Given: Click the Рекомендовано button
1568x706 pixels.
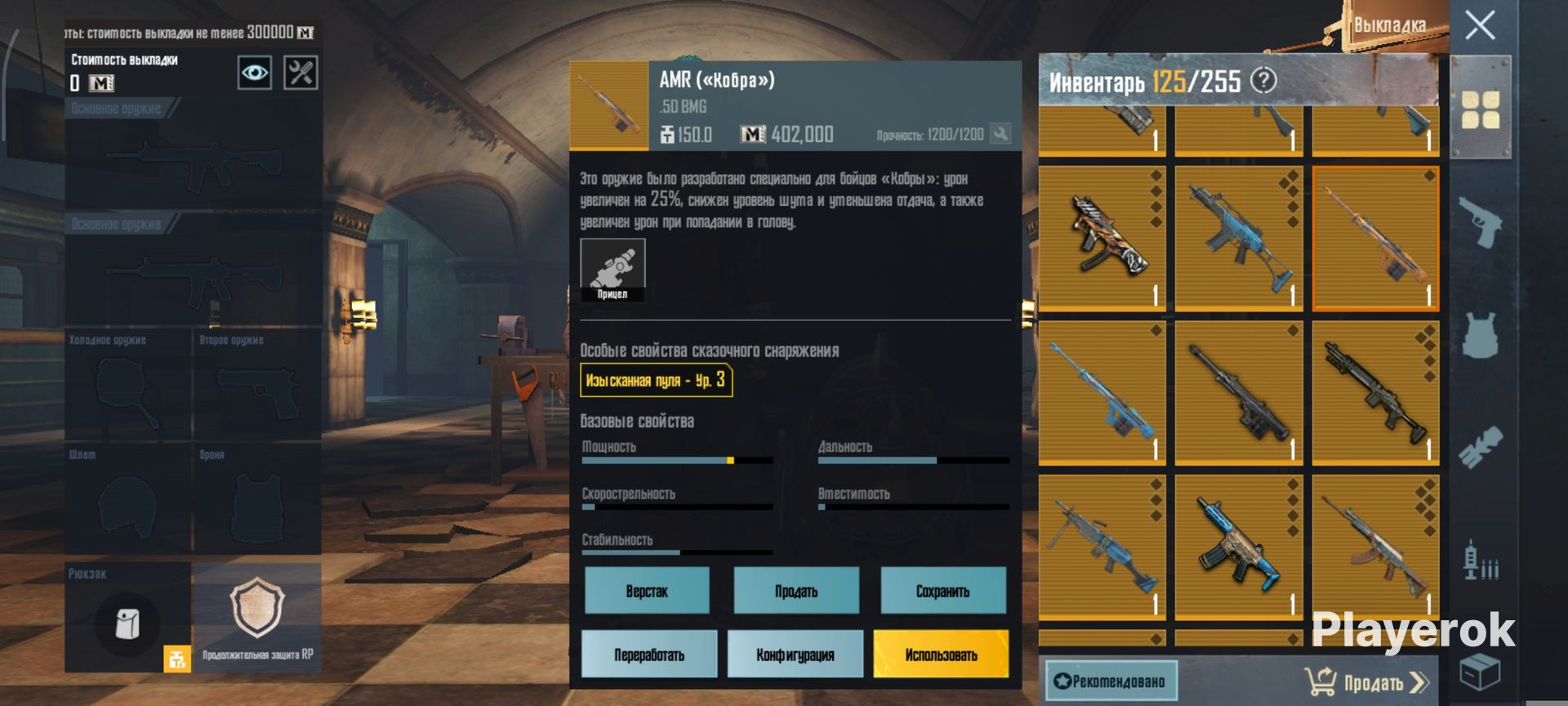Looking at the screenshot, I should pos(1111,681).
